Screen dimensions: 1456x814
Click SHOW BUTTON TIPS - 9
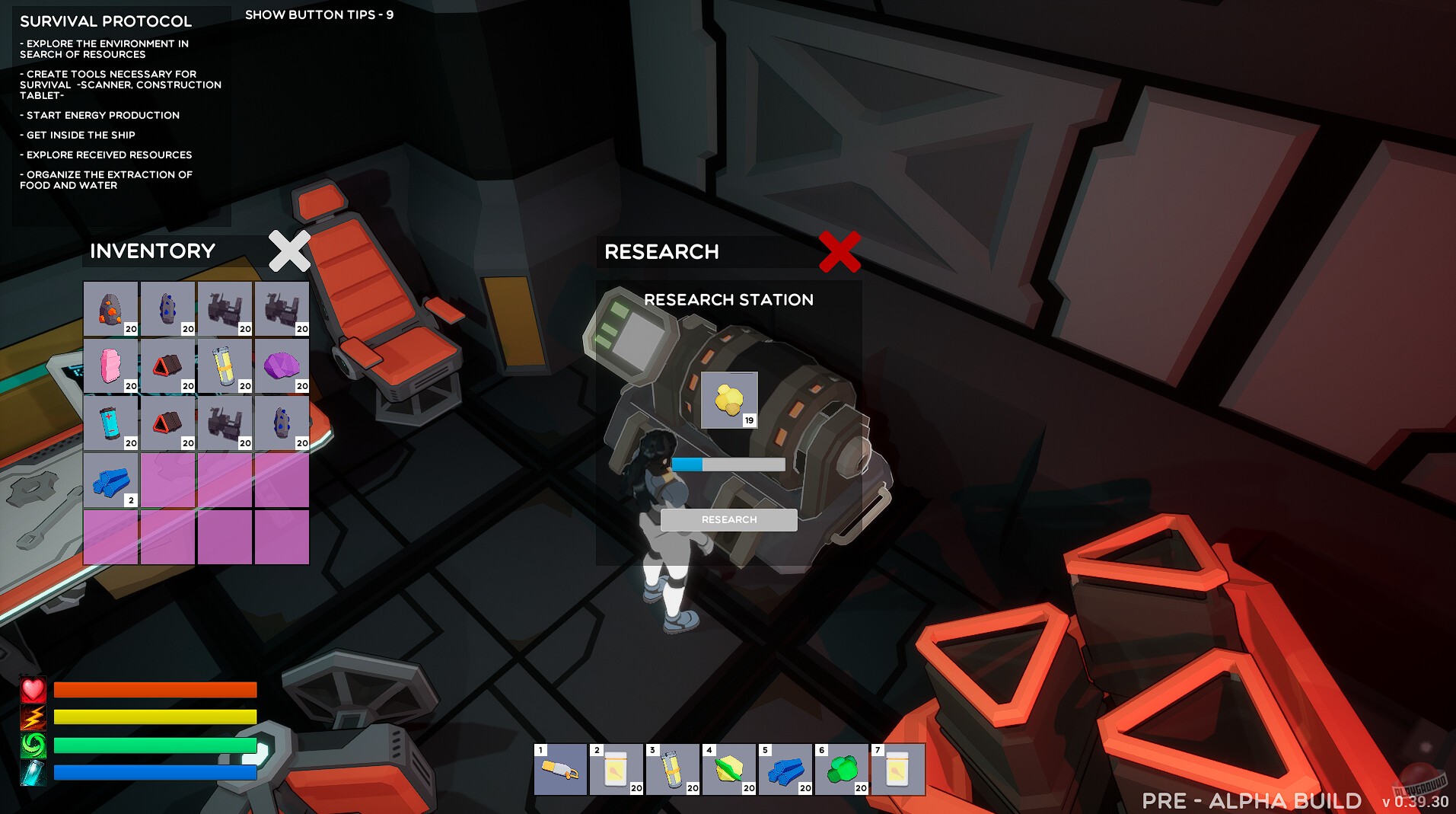[x=318, y=13]
